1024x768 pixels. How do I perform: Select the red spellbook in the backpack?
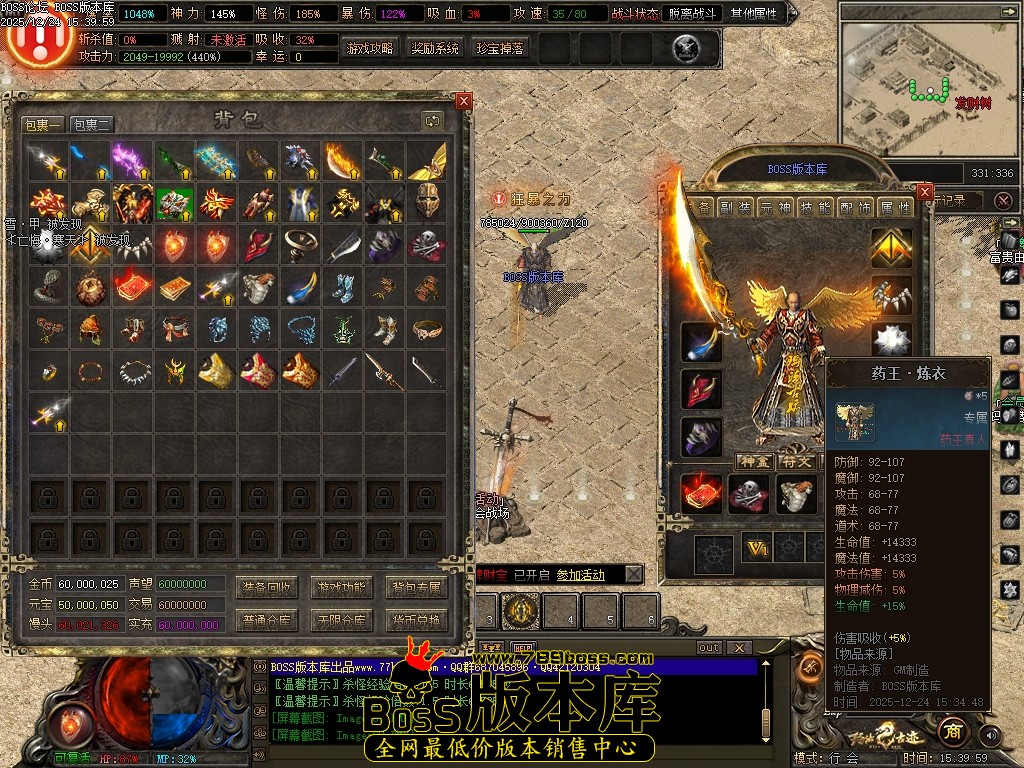[132, 288]
